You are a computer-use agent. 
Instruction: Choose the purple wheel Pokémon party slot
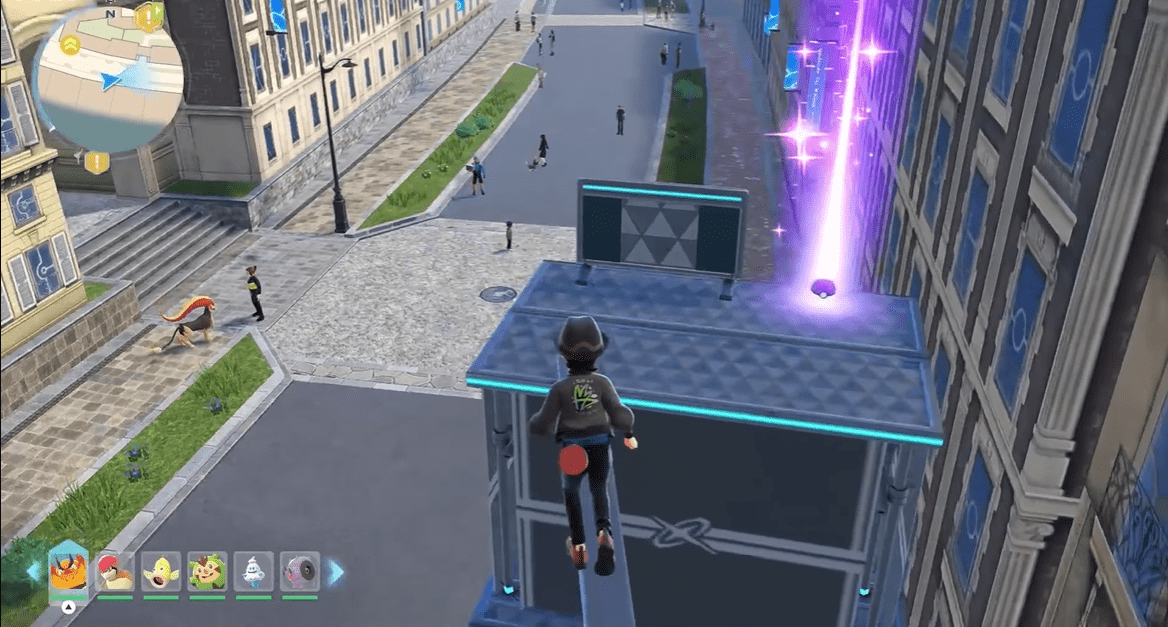pos(299,571)
